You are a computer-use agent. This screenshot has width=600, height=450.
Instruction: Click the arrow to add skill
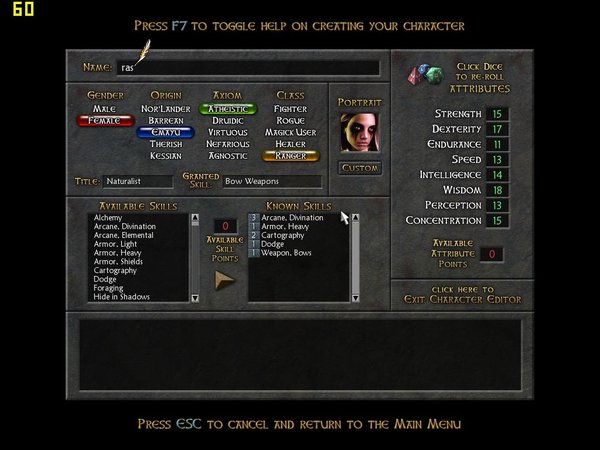(x=226, y=281)
